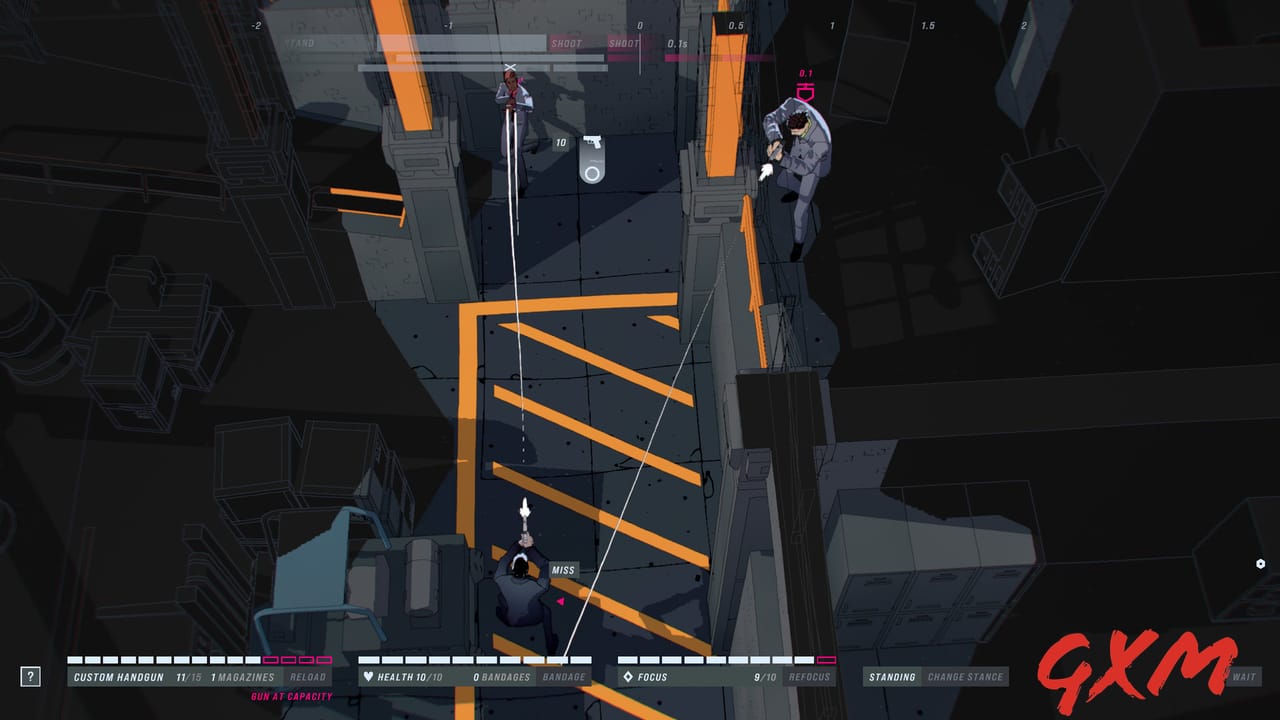This screenshot has width=1280, height=720.
Task: Click the heart icon beside Health
Action: (370, 676)
